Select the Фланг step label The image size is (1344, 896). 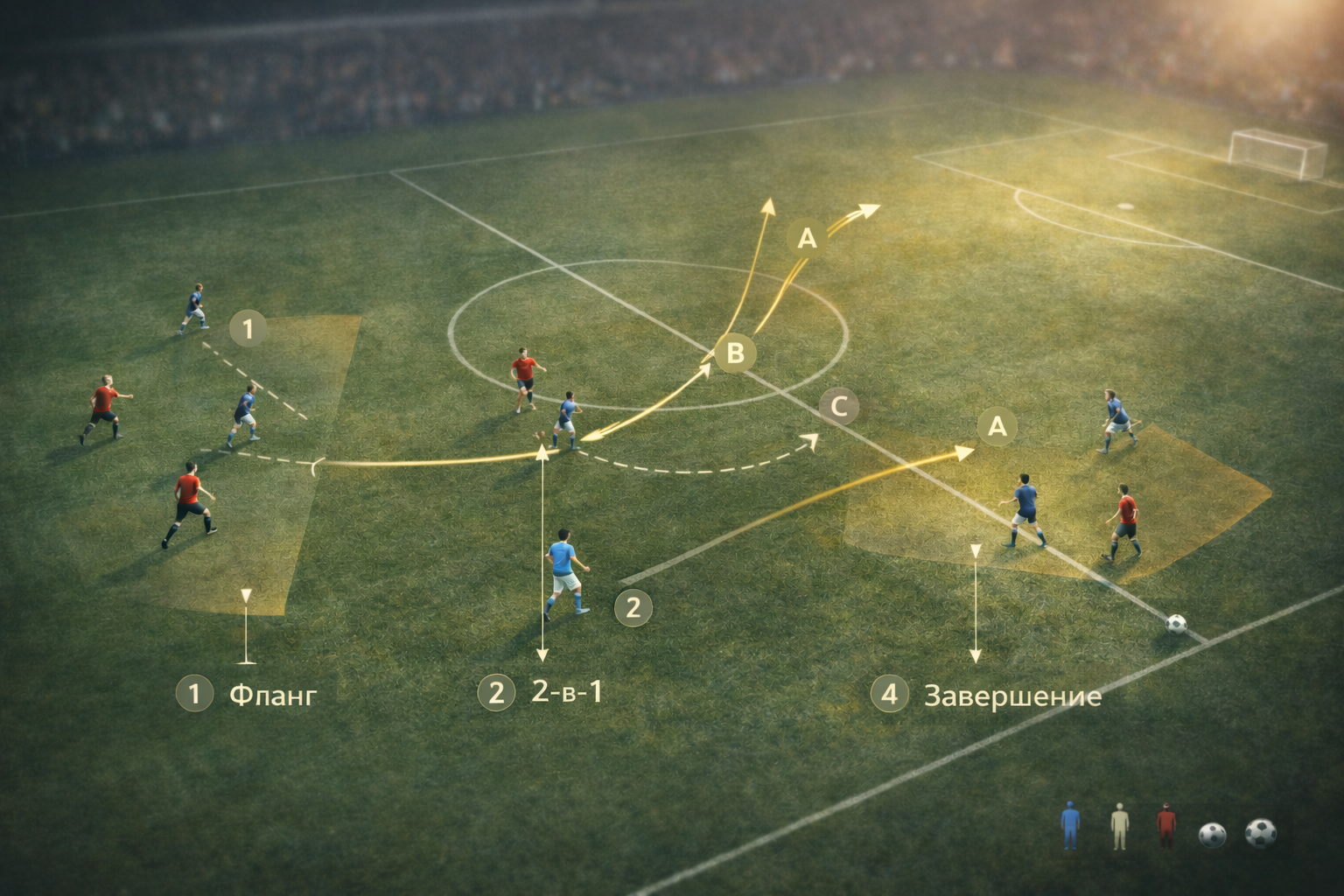[x=272, y=695]
